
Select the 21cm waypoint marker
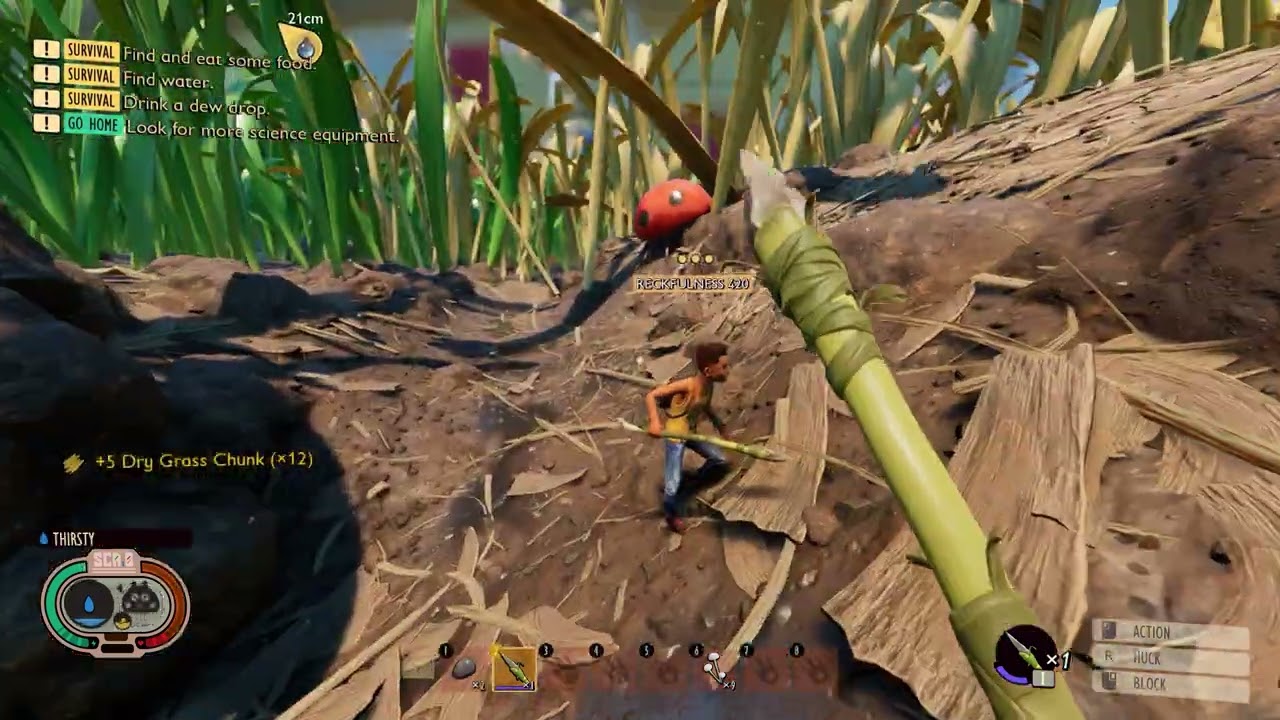click(x=304, y=44)
